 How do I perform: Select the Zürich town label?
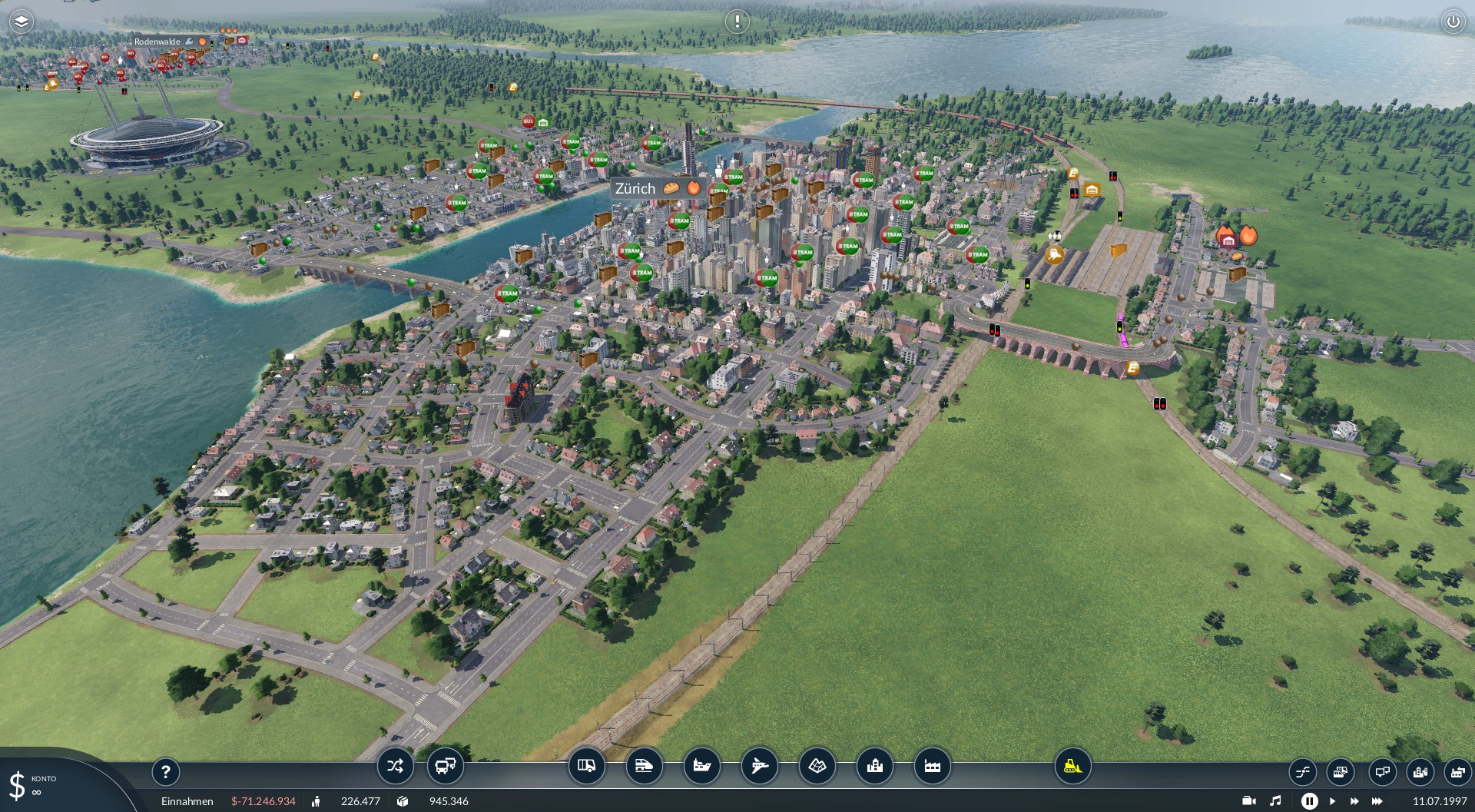pos(635,189)
